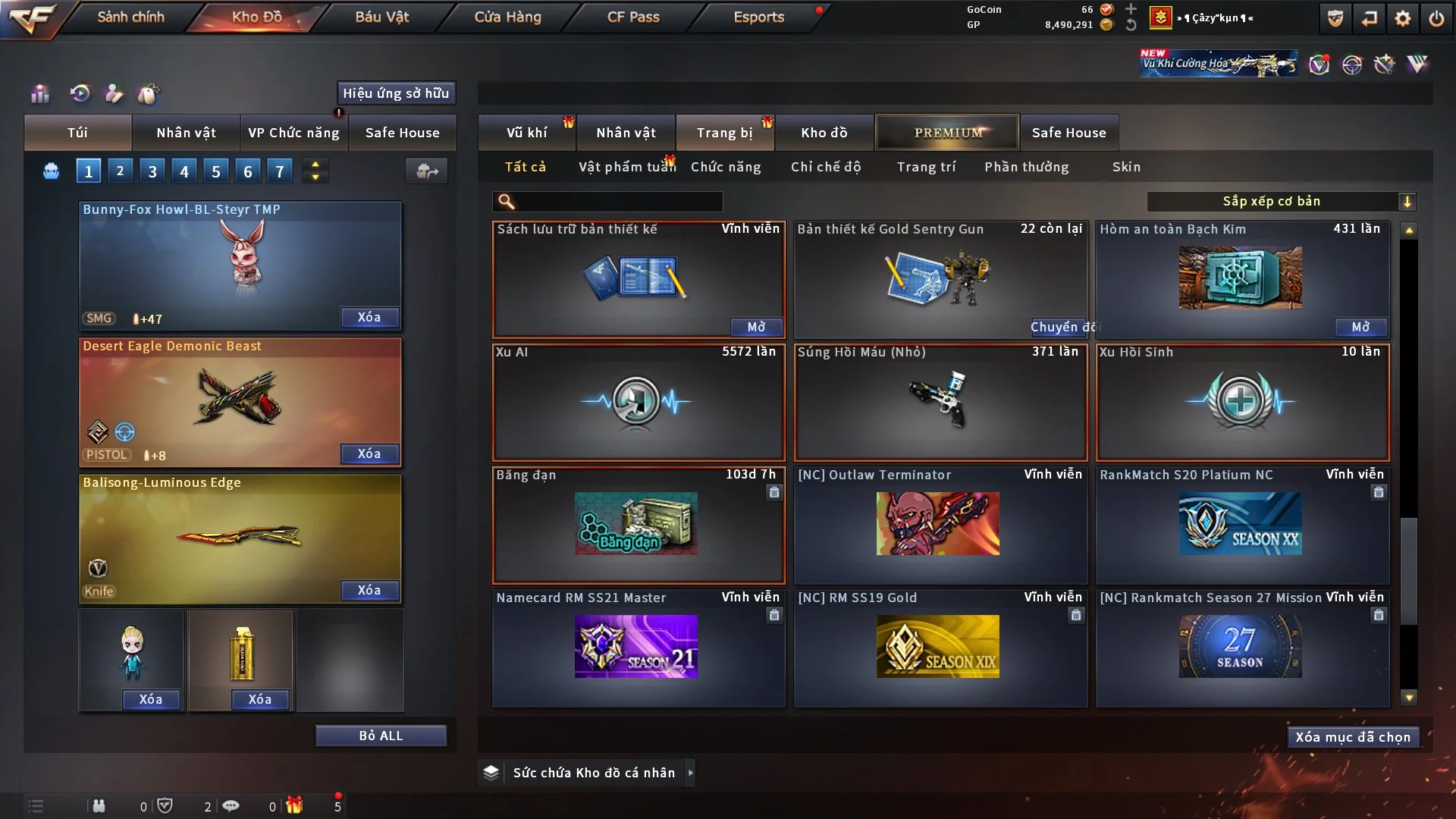Choose the Súng Hồi Máu (Nhỏ) item
The image size is (1456, 819).
click(940, 402)
